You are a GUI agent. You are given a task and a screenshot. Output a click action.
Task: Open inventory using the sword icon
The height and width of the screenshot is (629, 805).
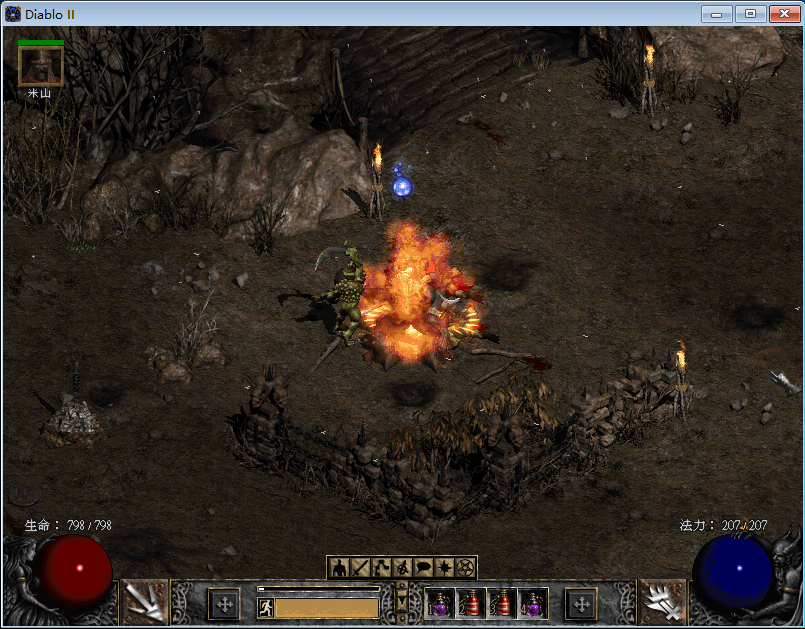(x=360, y=568)
